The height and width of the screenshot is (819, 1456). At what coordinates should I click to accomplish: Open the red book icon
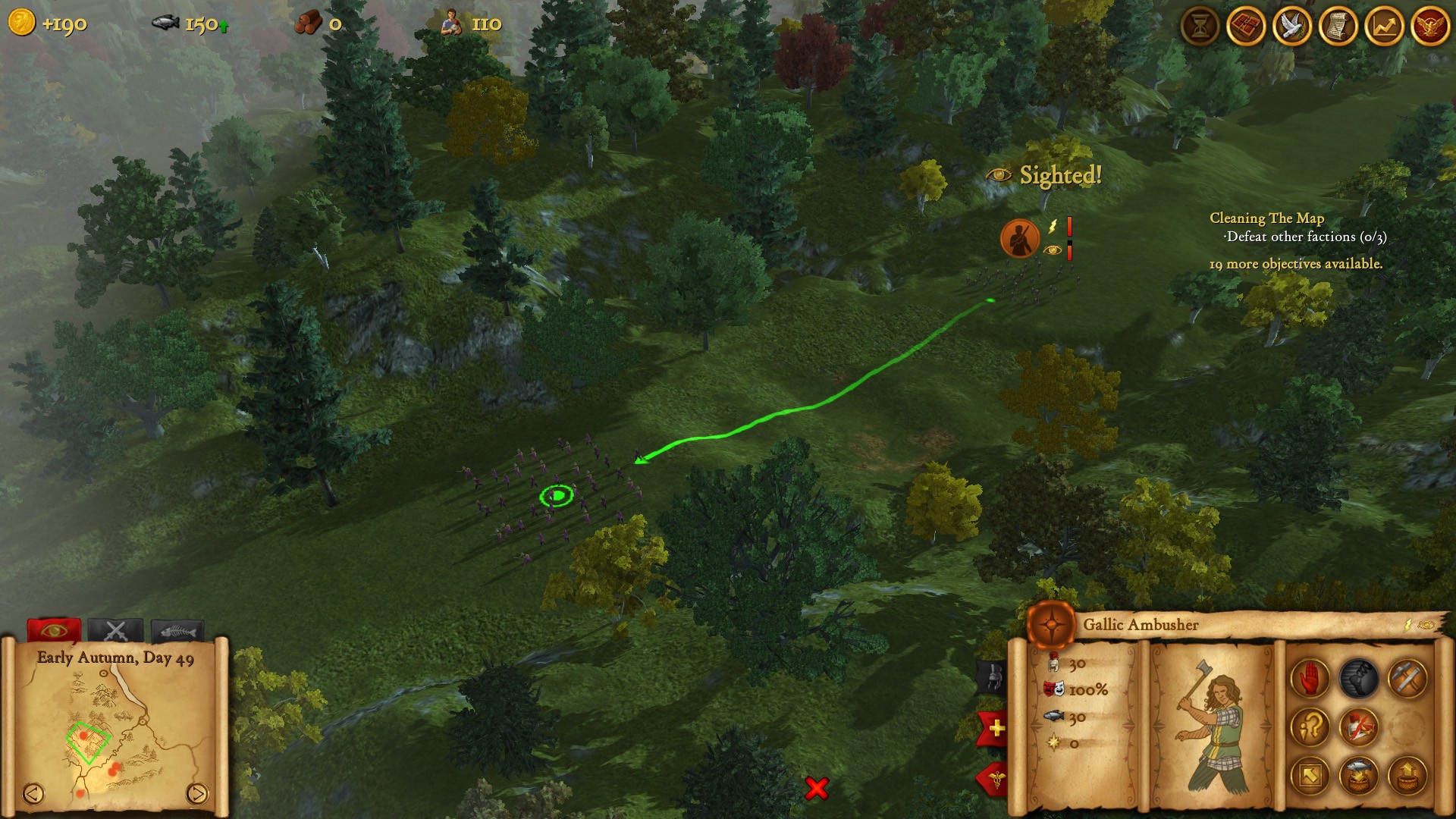(x=1246, y=27)
